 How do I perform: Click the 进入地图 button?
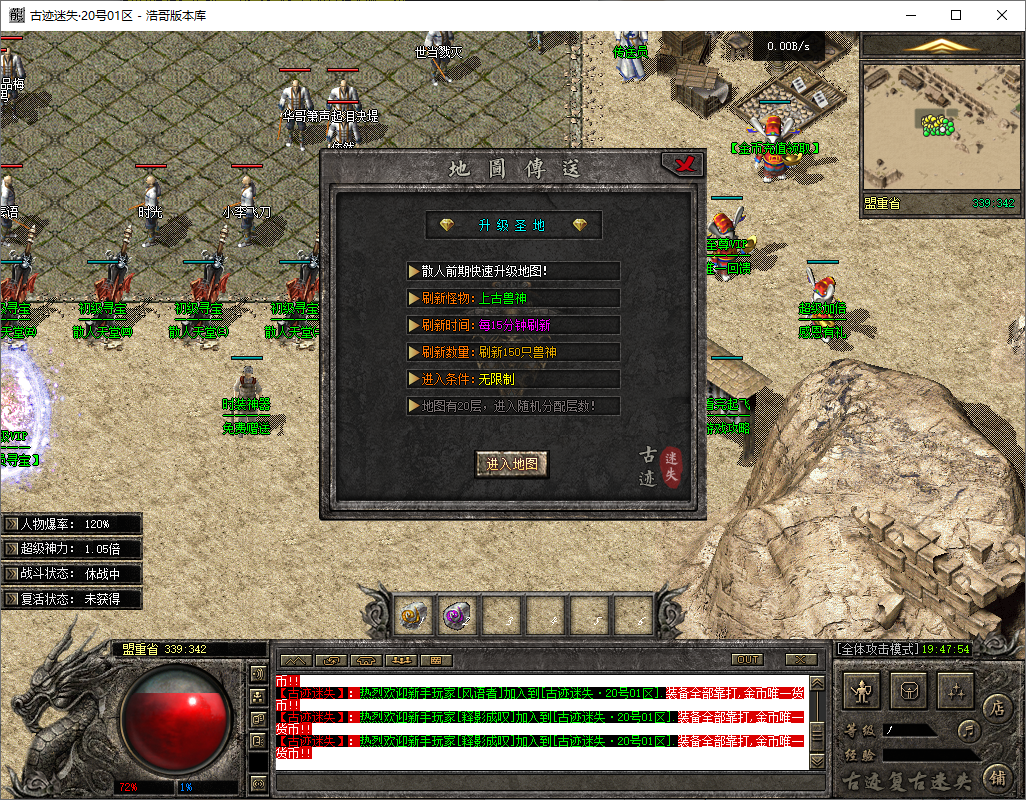(512, 464)
